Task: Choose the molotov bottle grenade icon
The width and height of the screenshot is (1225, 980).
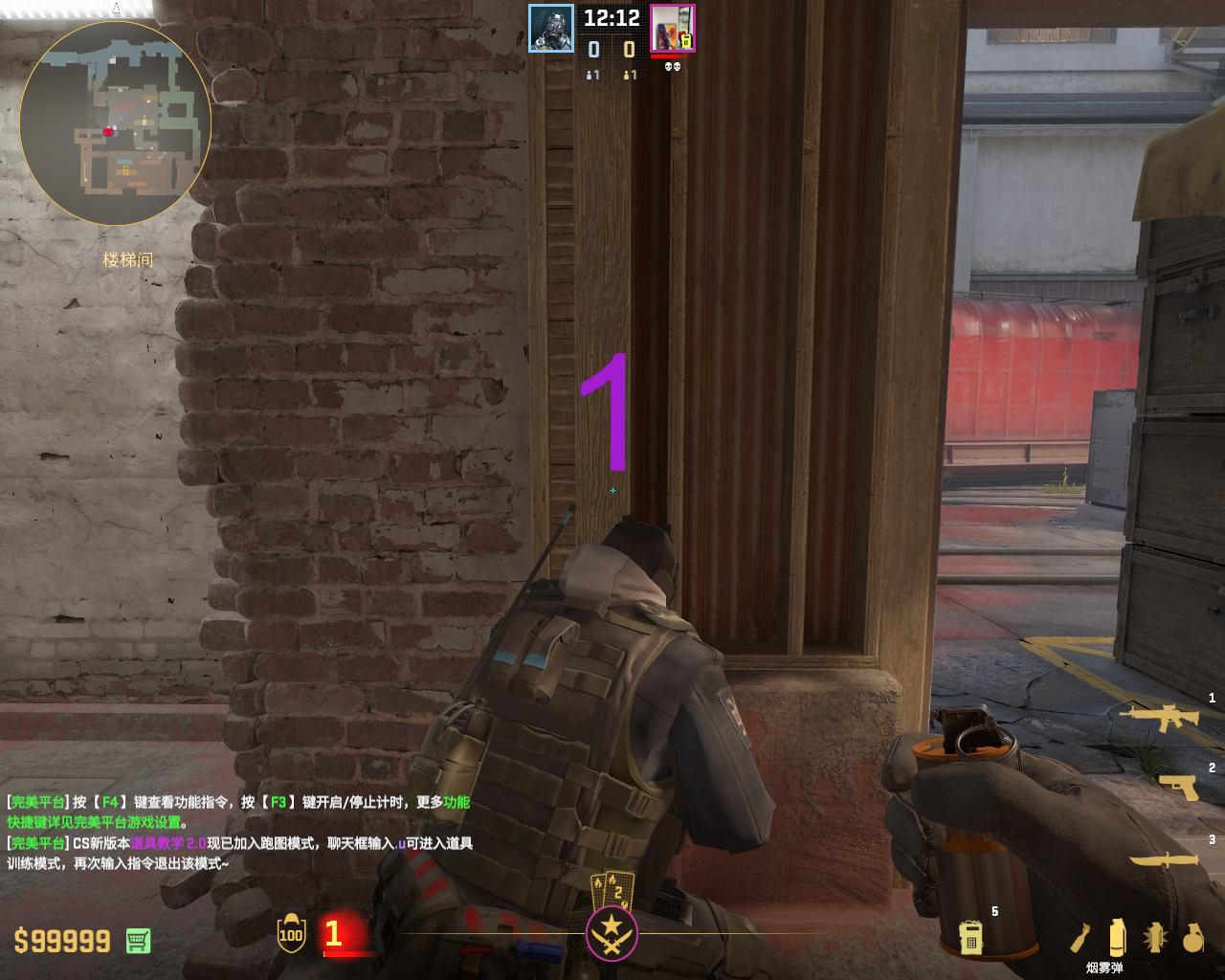Action: point(1080,938)
